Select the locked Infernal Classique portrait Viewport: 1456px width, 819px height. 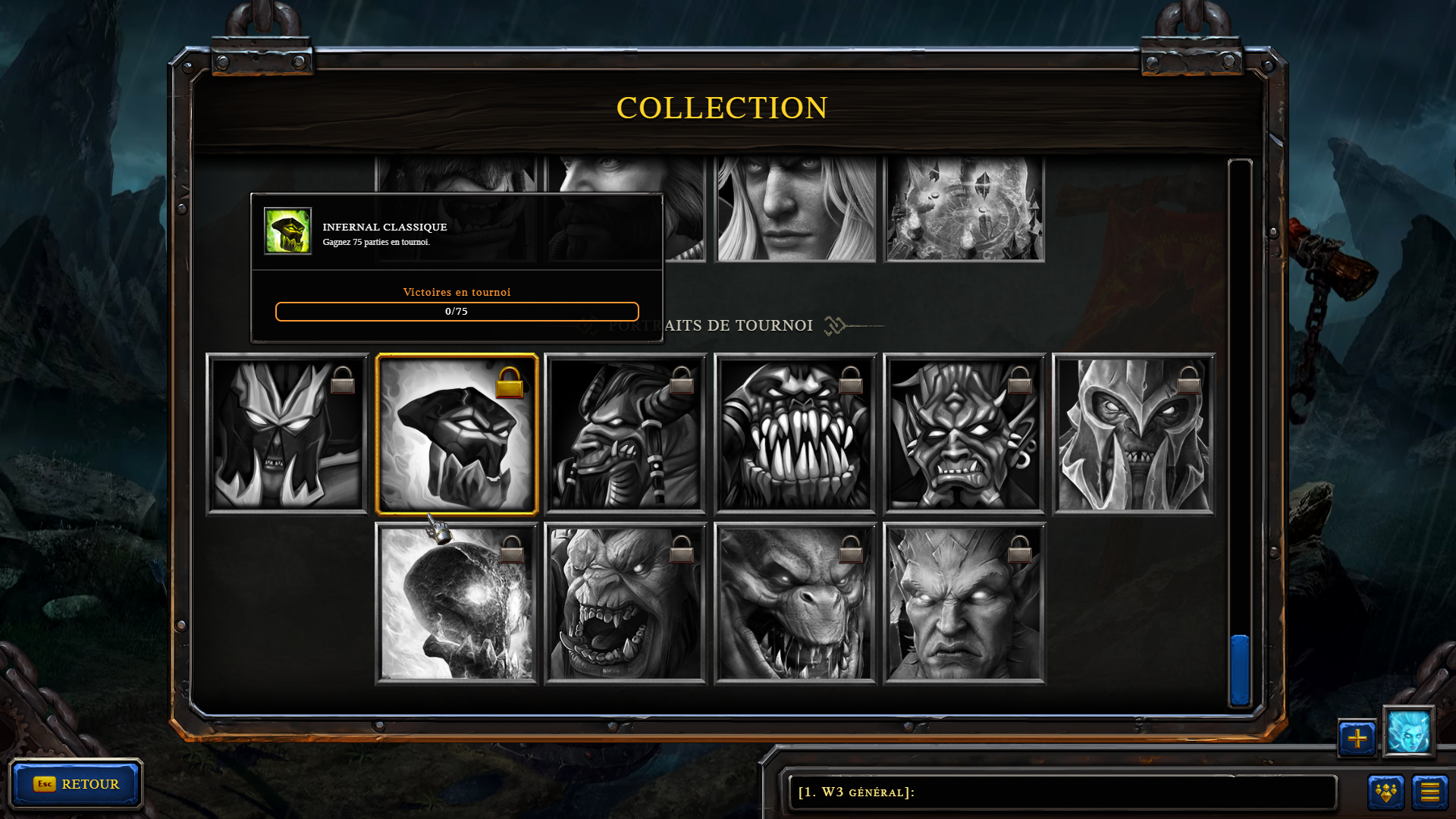[457, 435]
